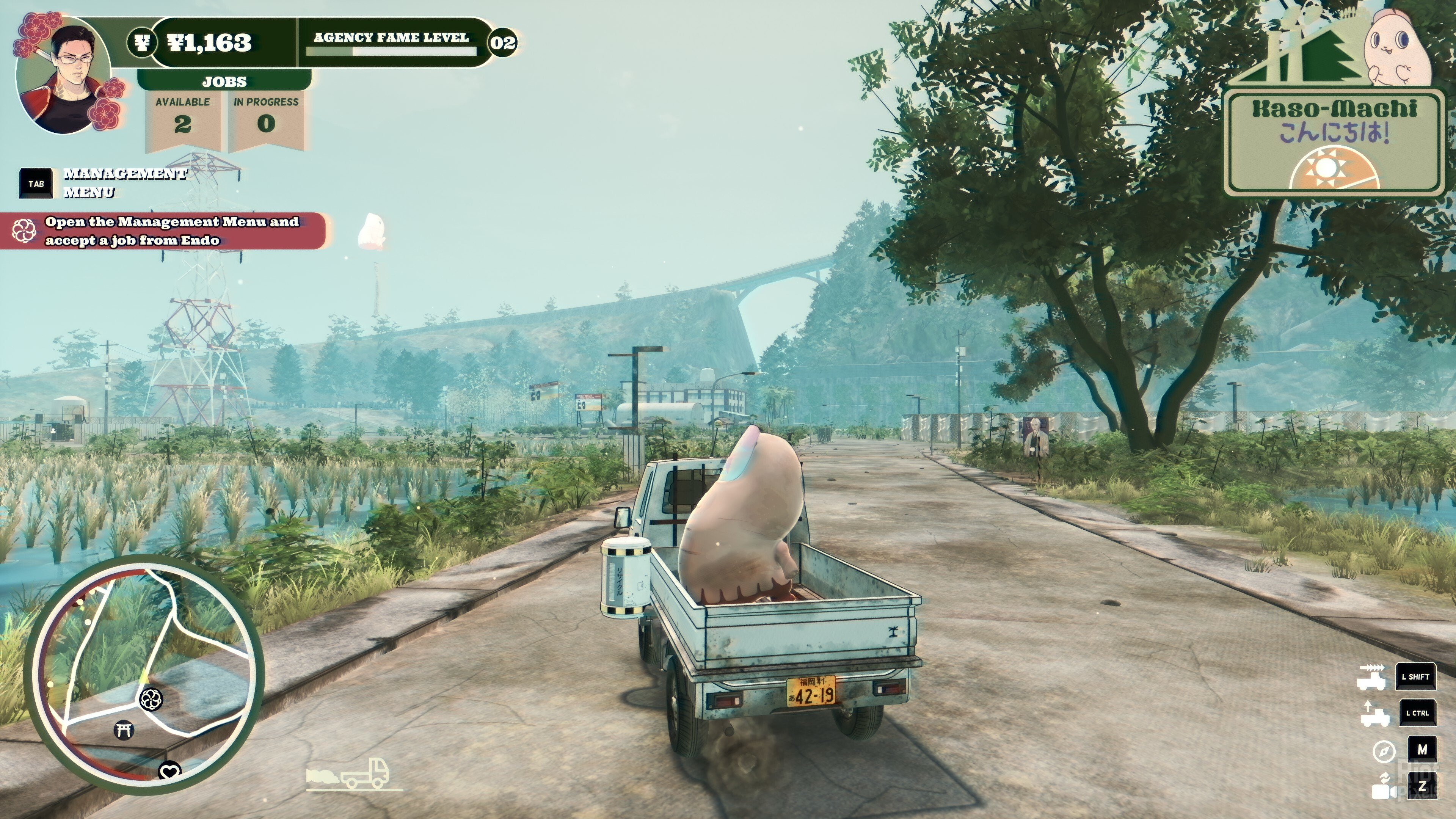Open the Management Menu label
The width and height of the screenshot is (1456, 819).
[x=124, y=182]
